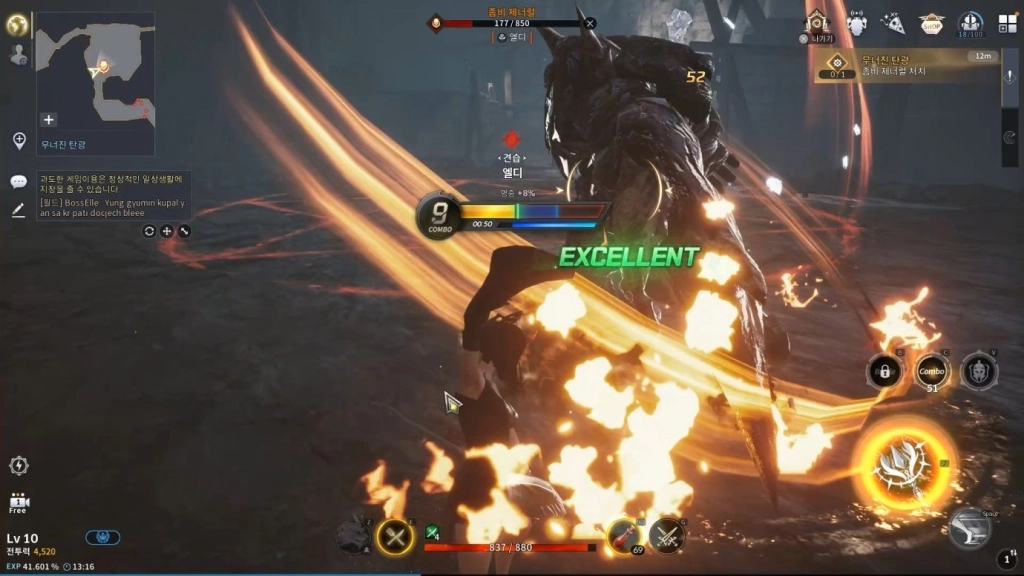Screen dimensions: 1024x576
Task: Open the character silhouette icon beside the minimap
Action: [x=18, y=55]
